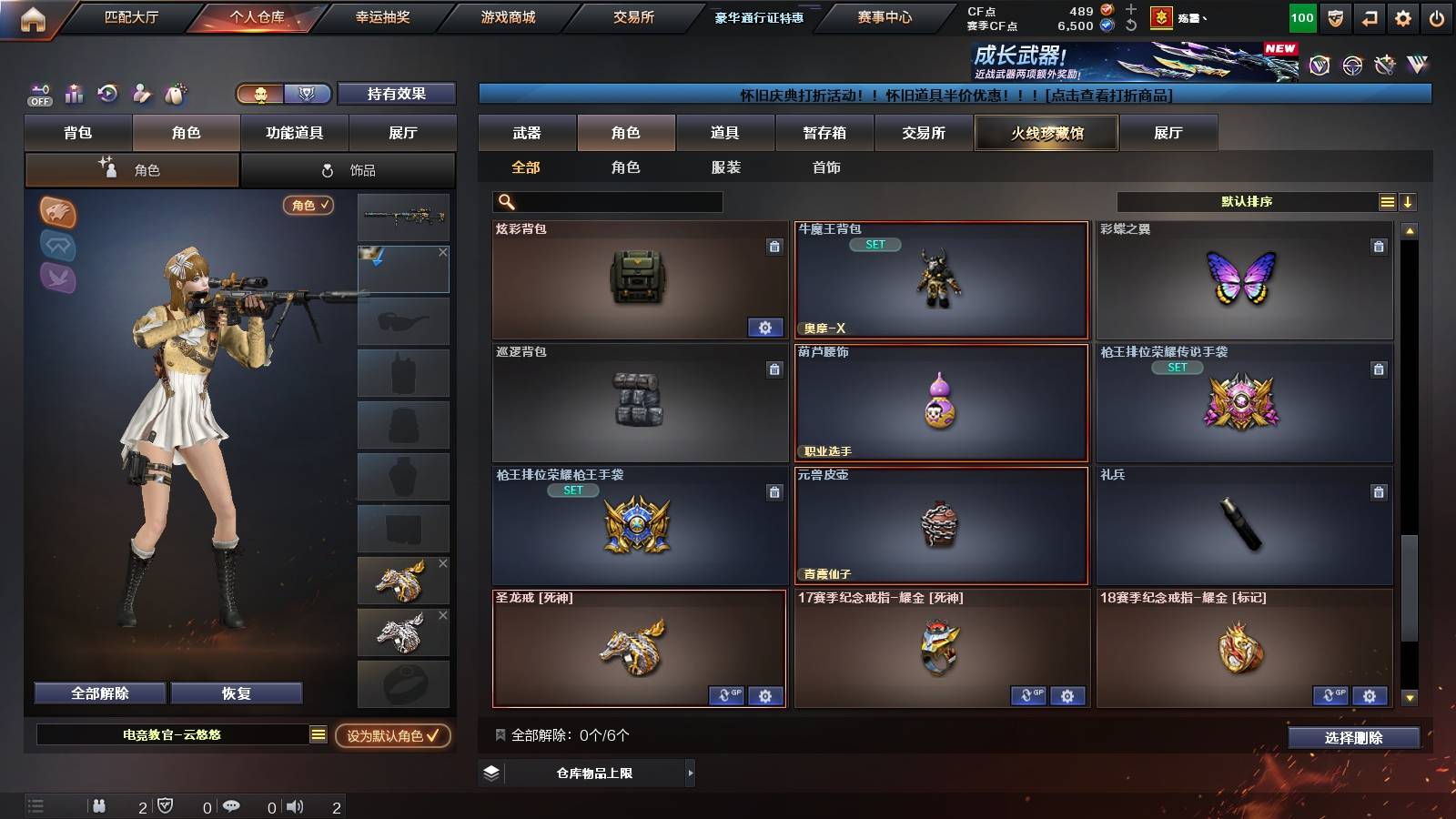The height and width of the screenshot is (819, 1456).
Task: Select the stats chart icon in left toolbar
Action: (x=73, y=94)
